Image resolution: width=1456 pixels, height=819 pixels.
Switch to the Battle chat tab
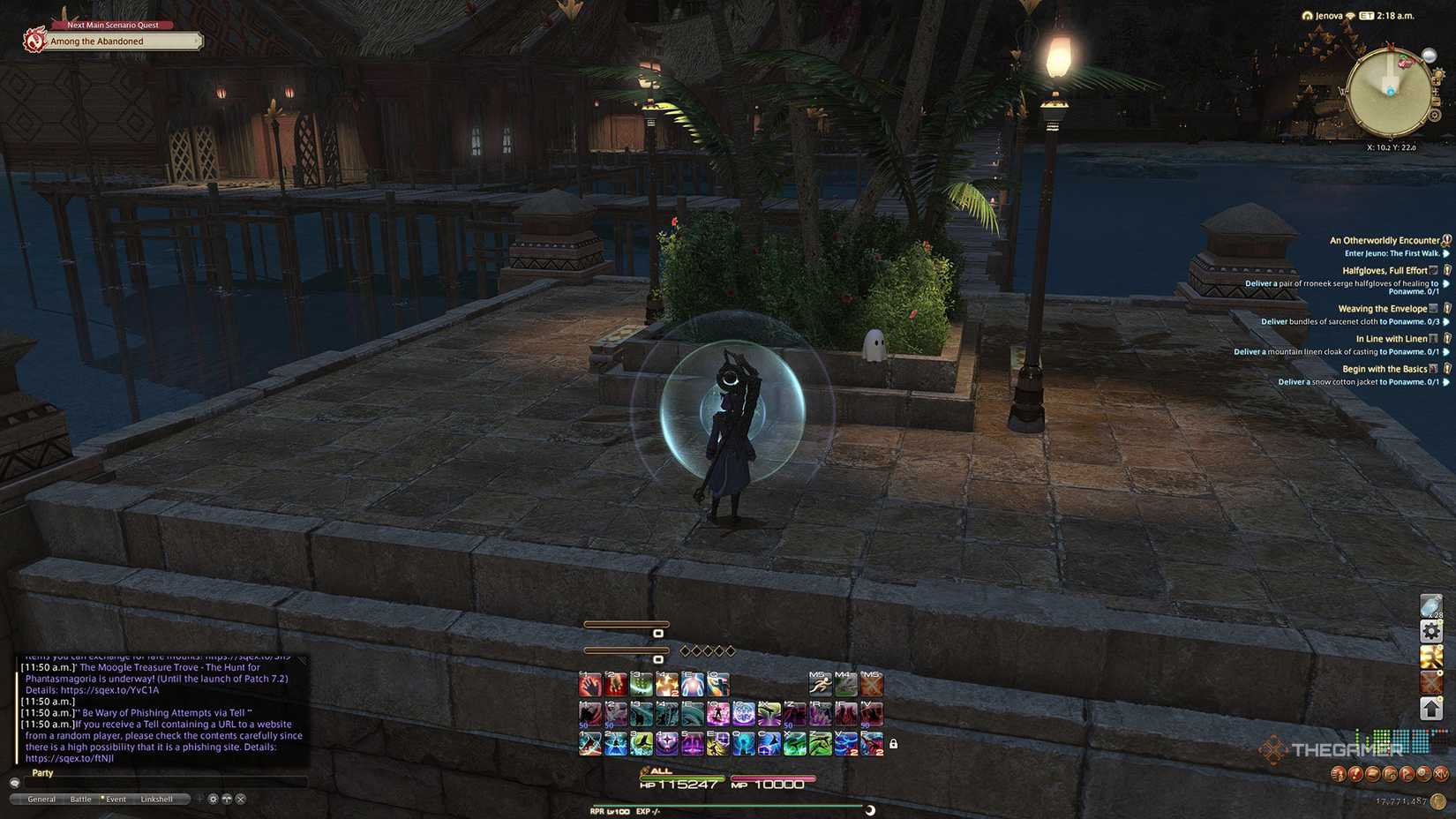click(80, 798)
